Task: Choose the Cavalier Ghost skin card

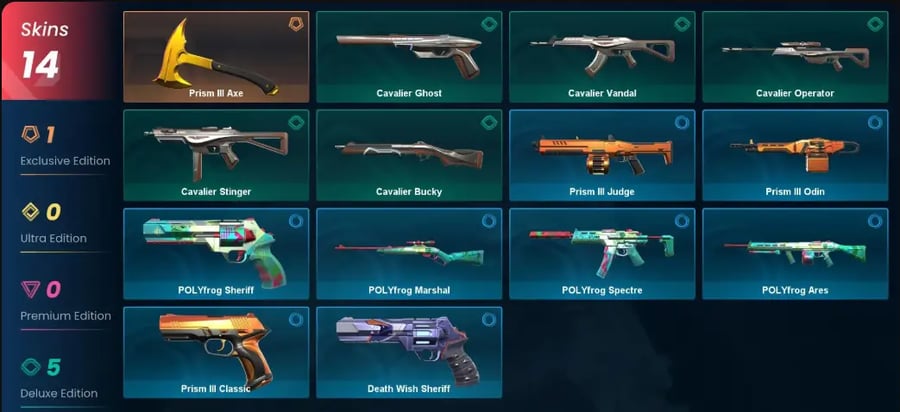Action: pos(409,57)
